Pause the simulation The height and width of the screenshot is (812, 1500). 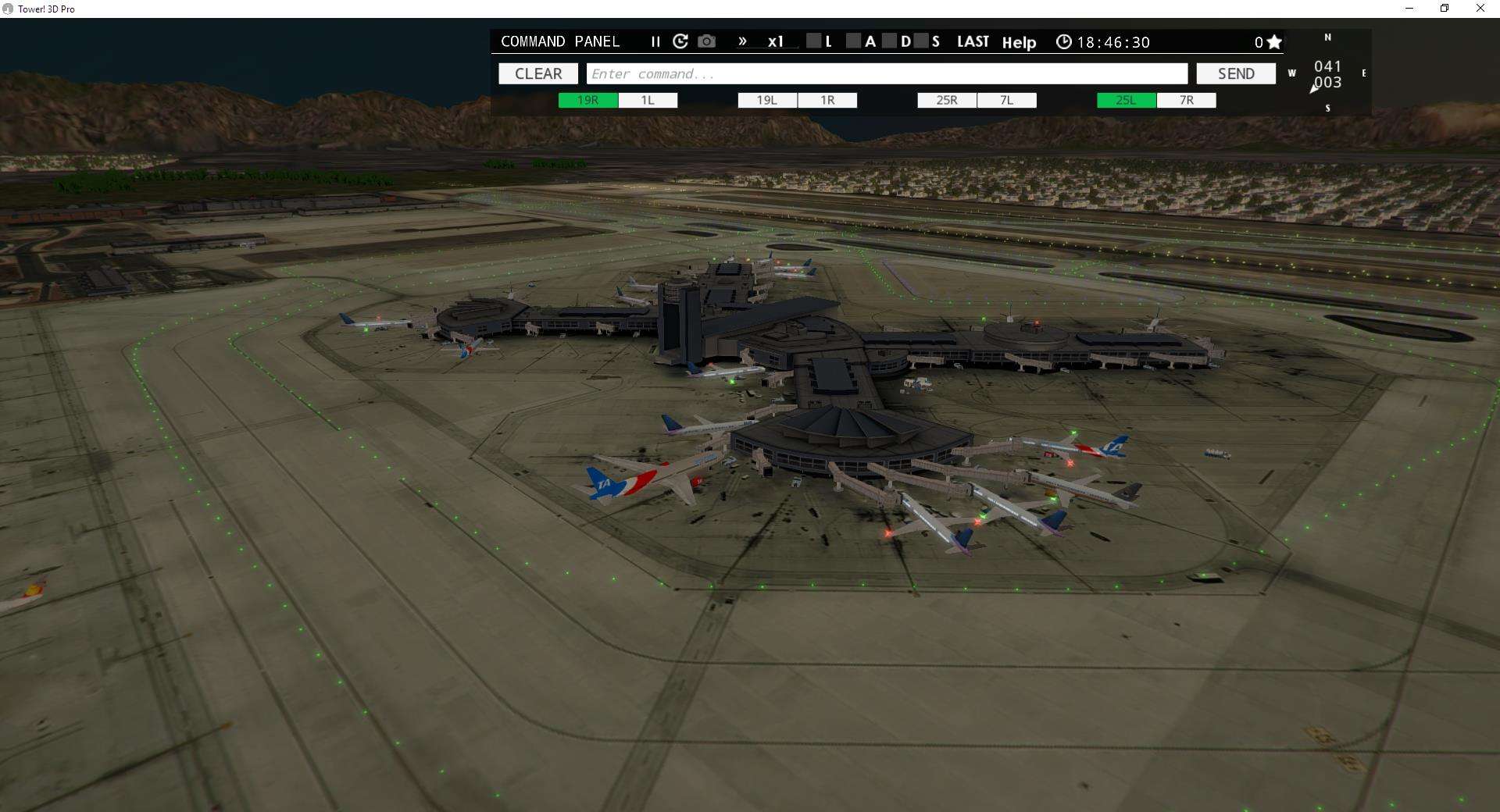(x=655, y=42)
